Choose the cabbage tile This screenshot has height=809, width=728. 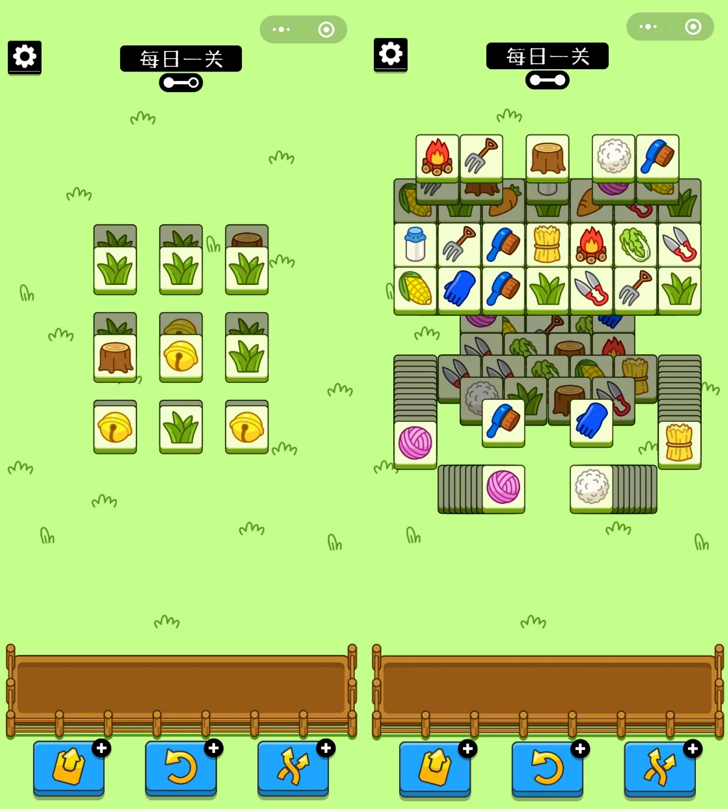635,245
